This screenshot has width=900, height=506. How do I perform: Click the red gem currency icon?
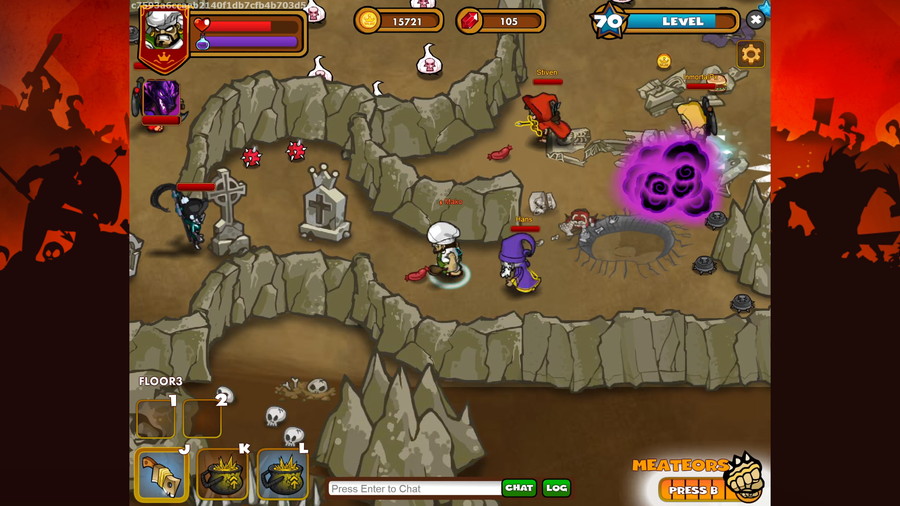tap(469, 20)
